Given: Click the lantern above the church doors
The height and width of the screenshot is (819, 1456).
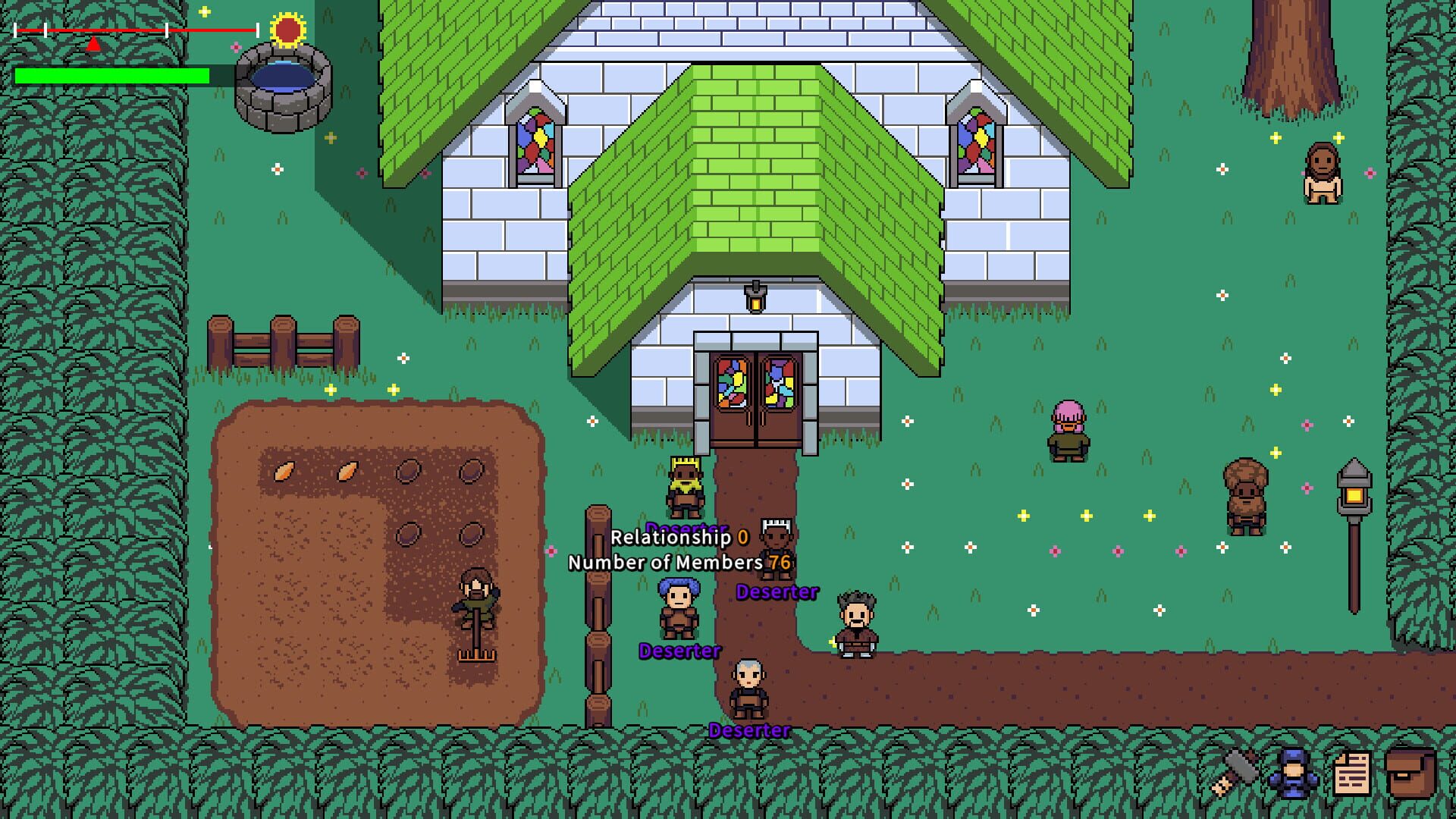Looking at the screenshot, I should pyautogui.click(x=756, y=296).
